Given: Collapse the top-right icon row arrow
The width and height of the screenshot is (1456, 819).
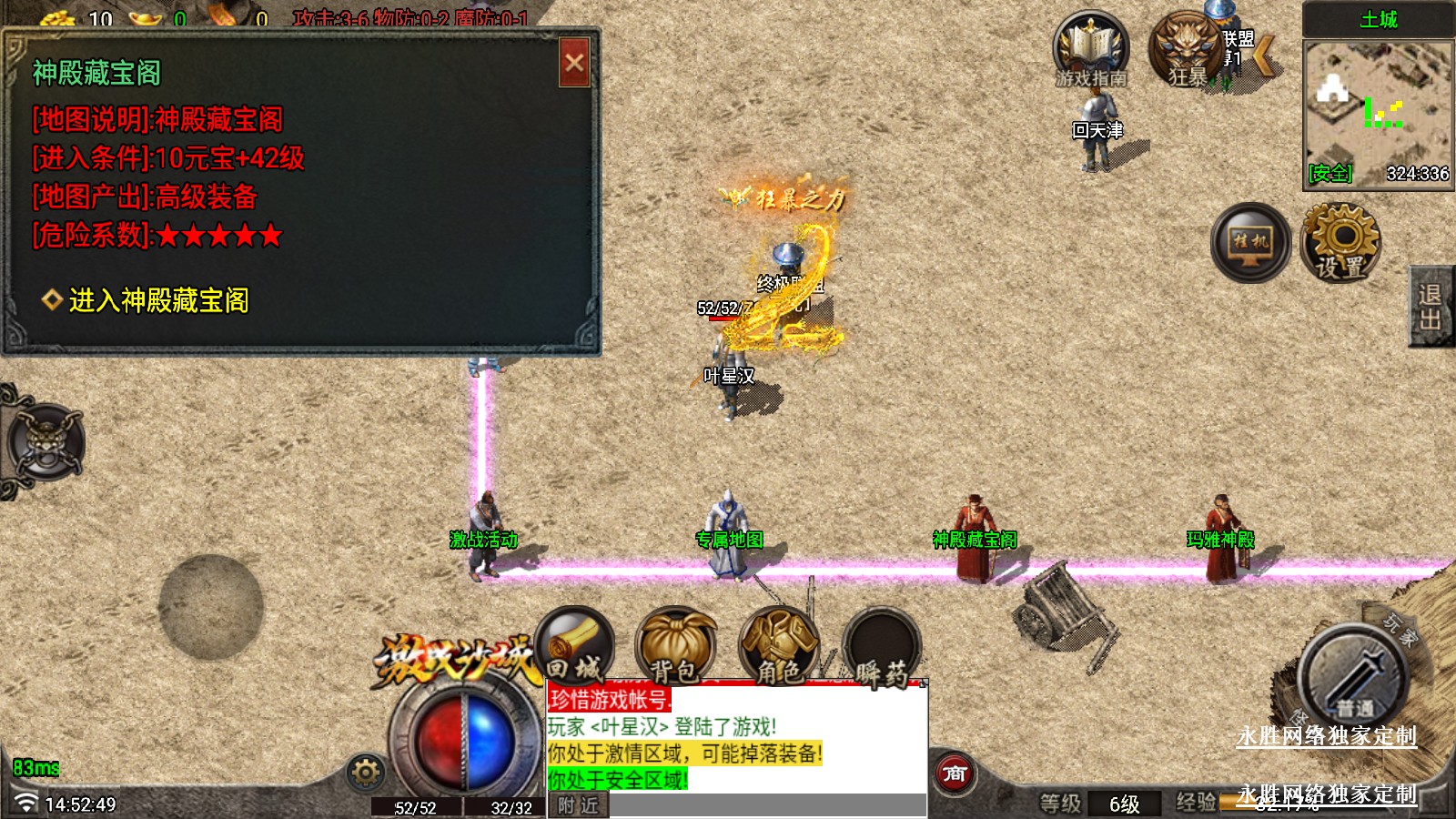Looking at the screenshot, I should point(1264,55).
